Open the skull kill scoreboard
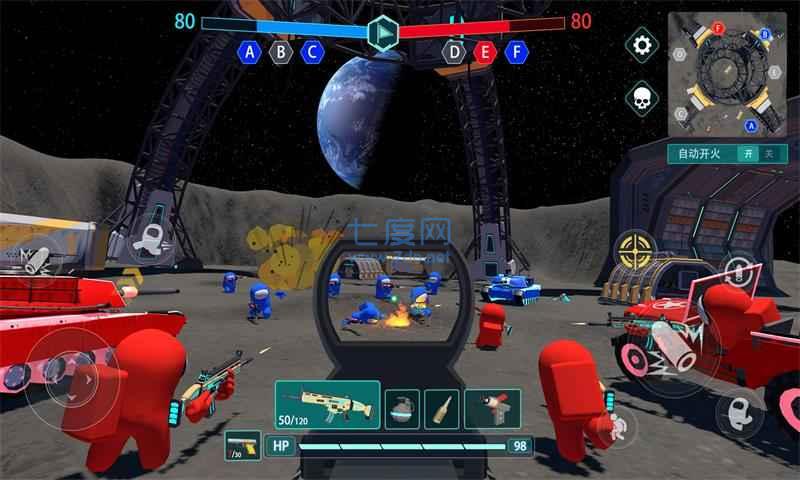 pos(642,98)
